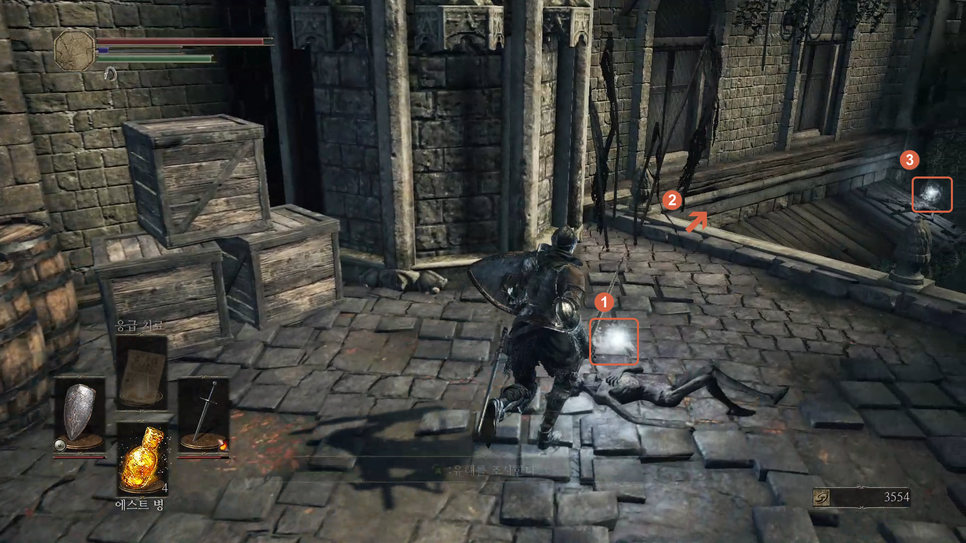Choose the kite shield left-hand slot
Image resolution: width=966 pixels, height=543 pixels.
(x=79, y=412)
